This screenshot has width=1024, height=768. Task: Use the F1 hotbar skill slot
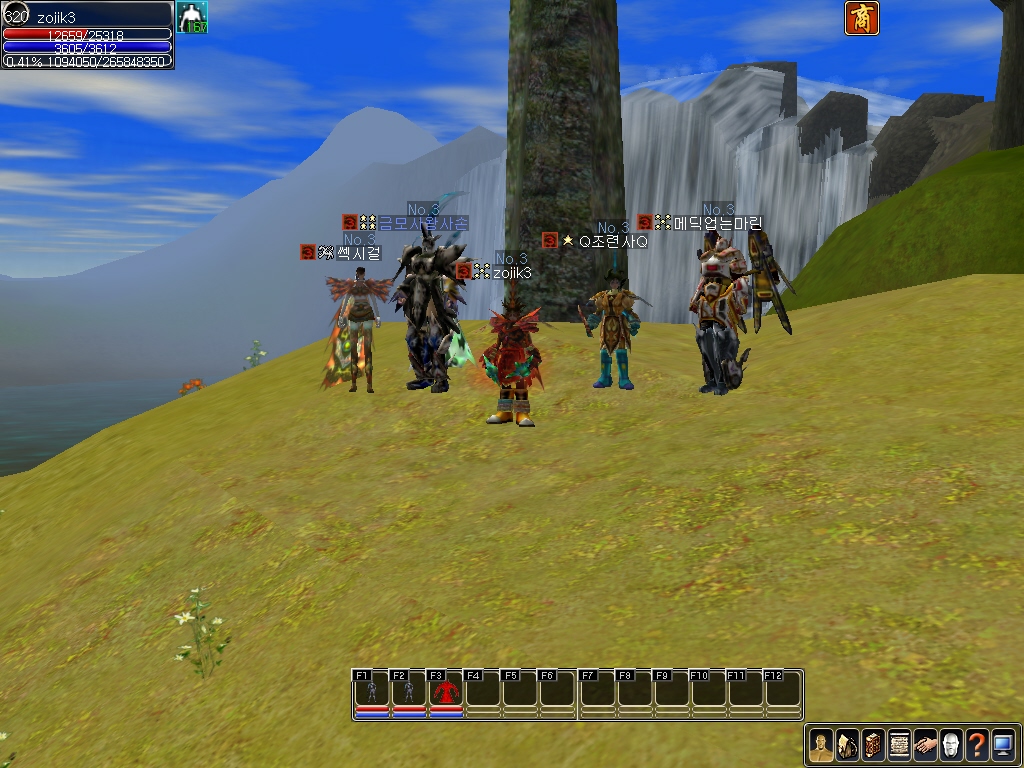point(372,691)
